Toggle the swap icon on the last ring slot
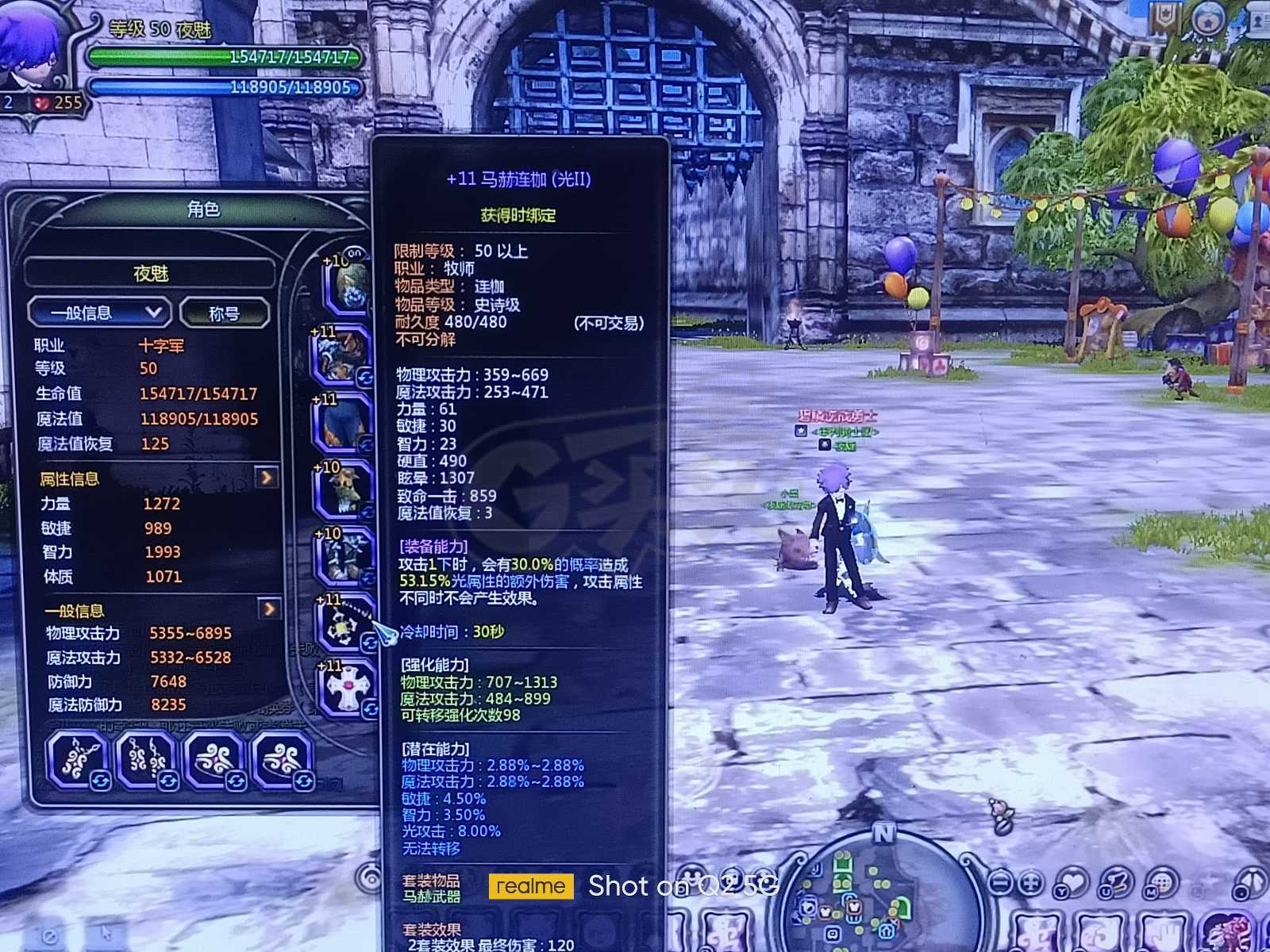The height and width of the screenshot is (952, 1270). pos(303,781)
